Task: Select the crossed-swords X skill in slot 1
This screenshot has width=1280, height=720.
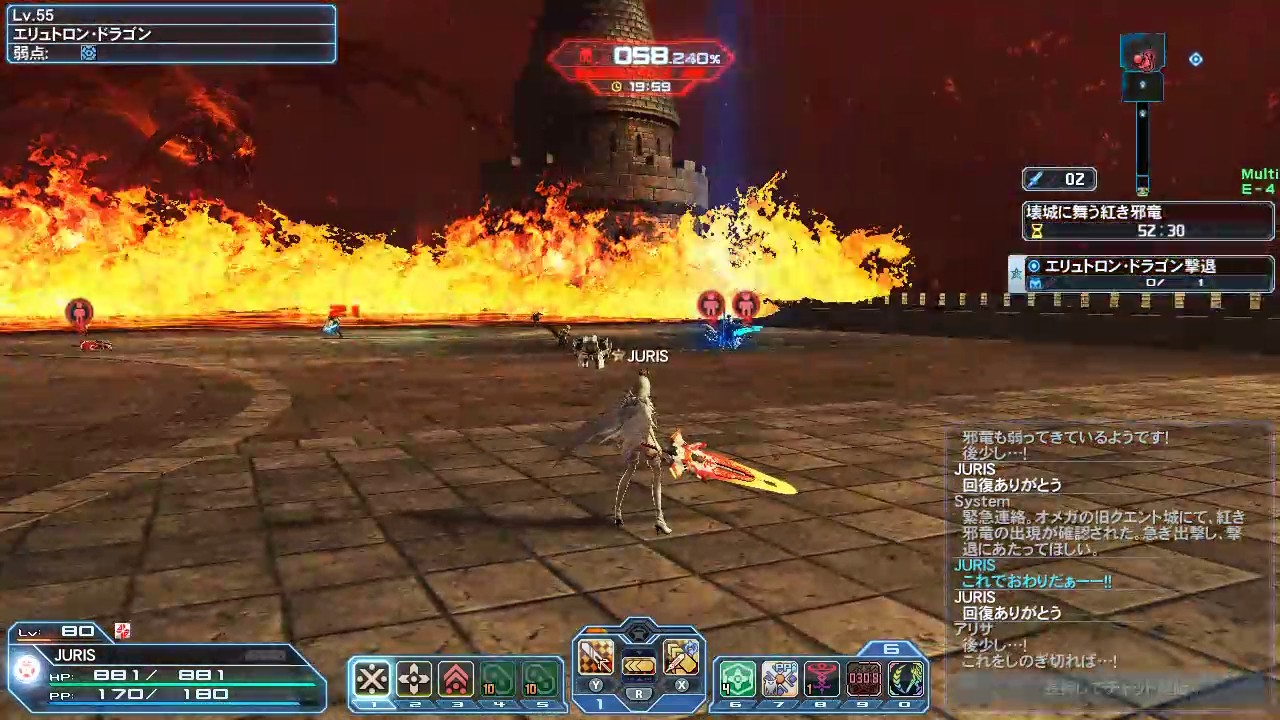Action: [372, 680]
